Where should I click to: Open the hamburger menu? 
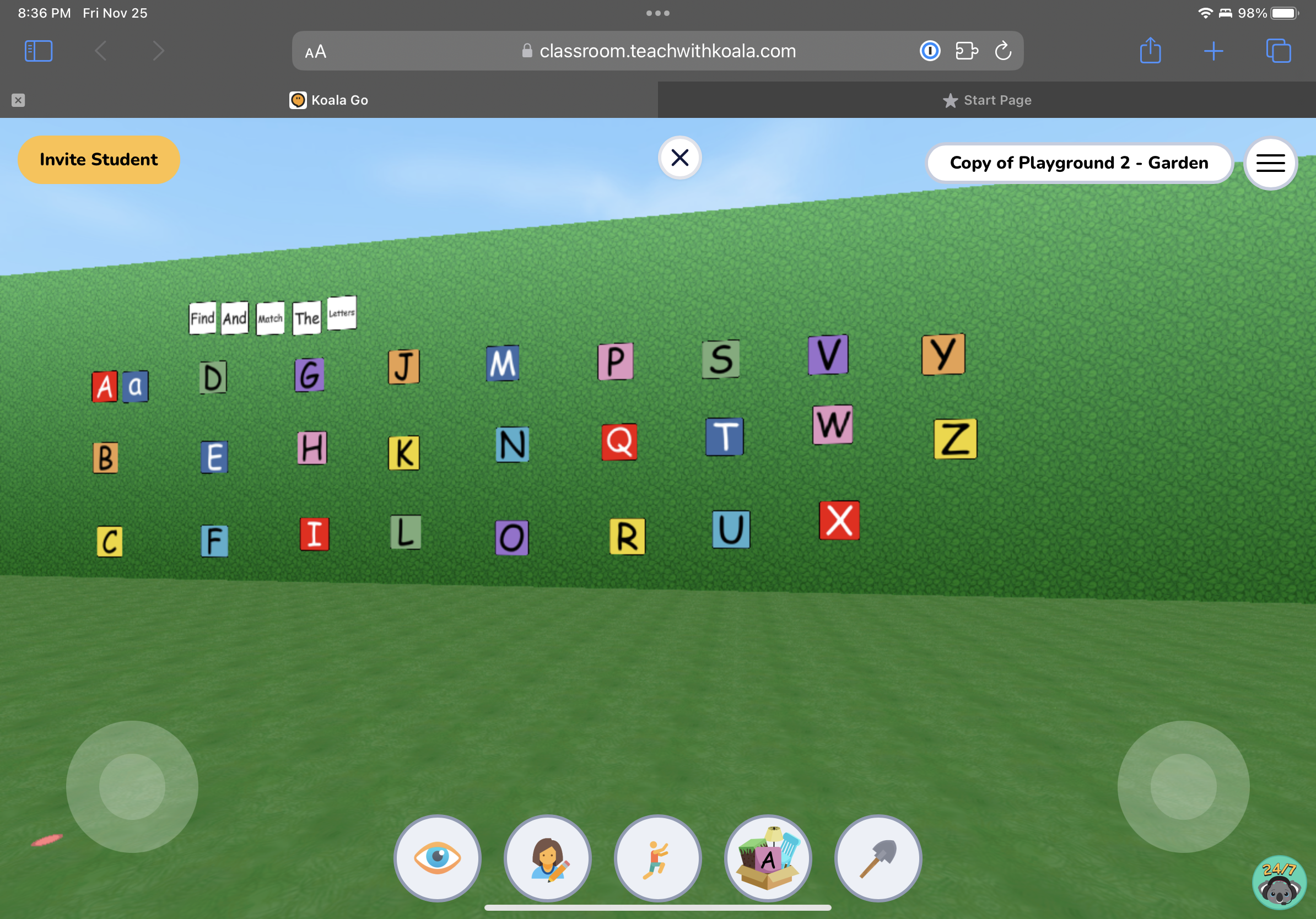[1270, 163]
